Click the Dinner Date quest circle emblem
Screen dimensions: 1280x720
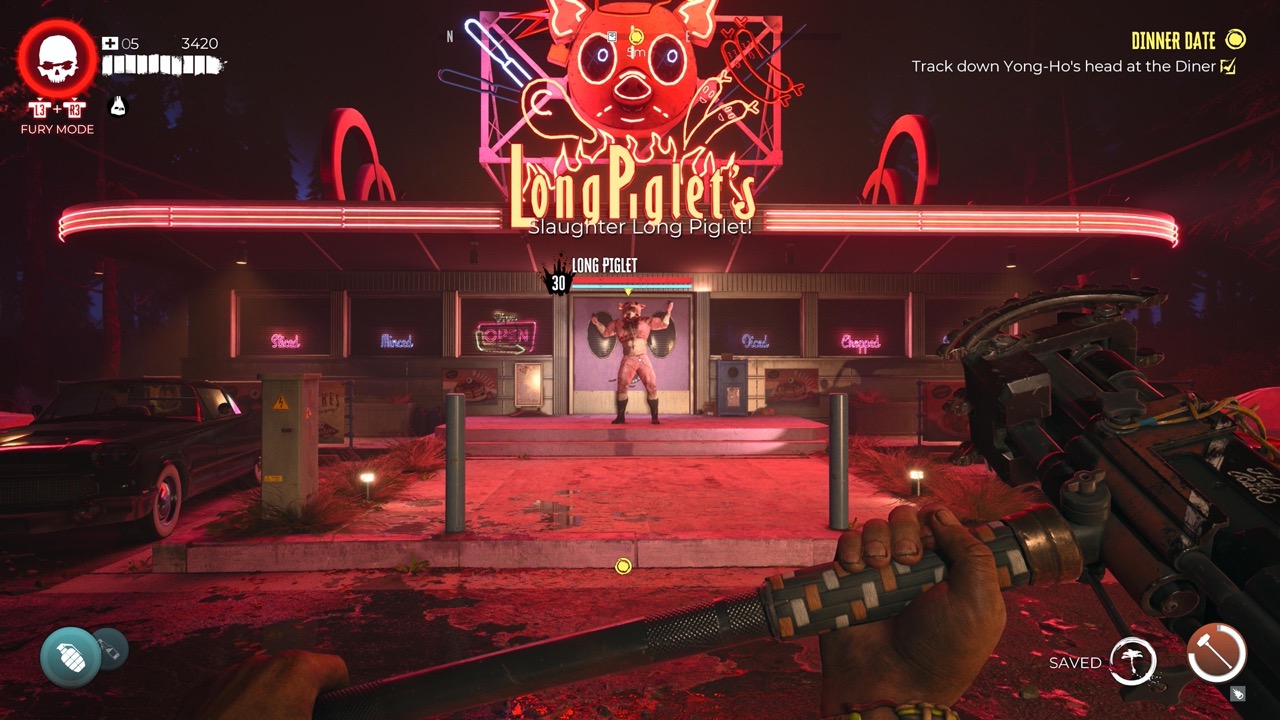[x=1234, y=41]
